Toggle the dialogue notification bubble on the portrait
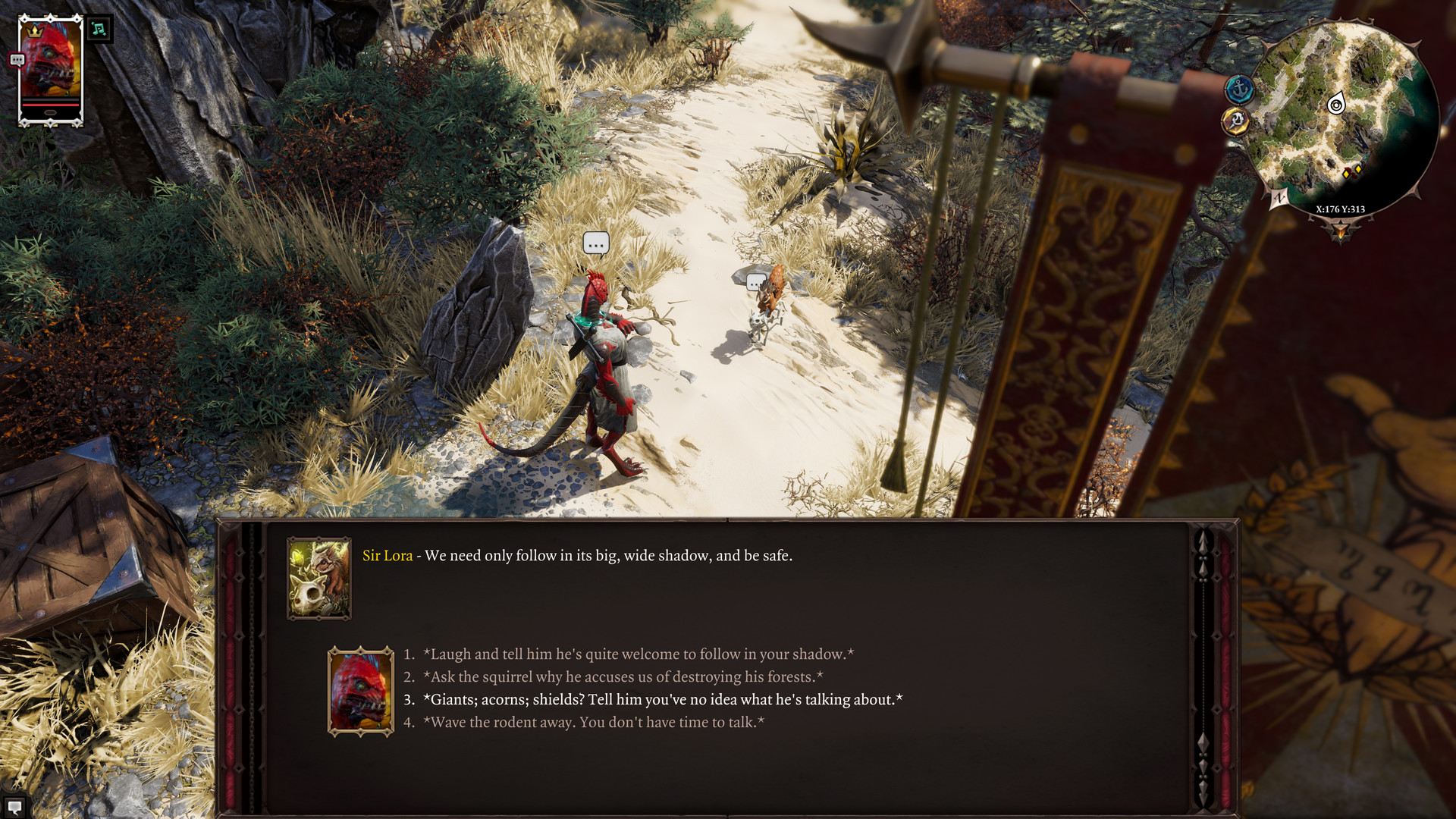 [17, 58]
